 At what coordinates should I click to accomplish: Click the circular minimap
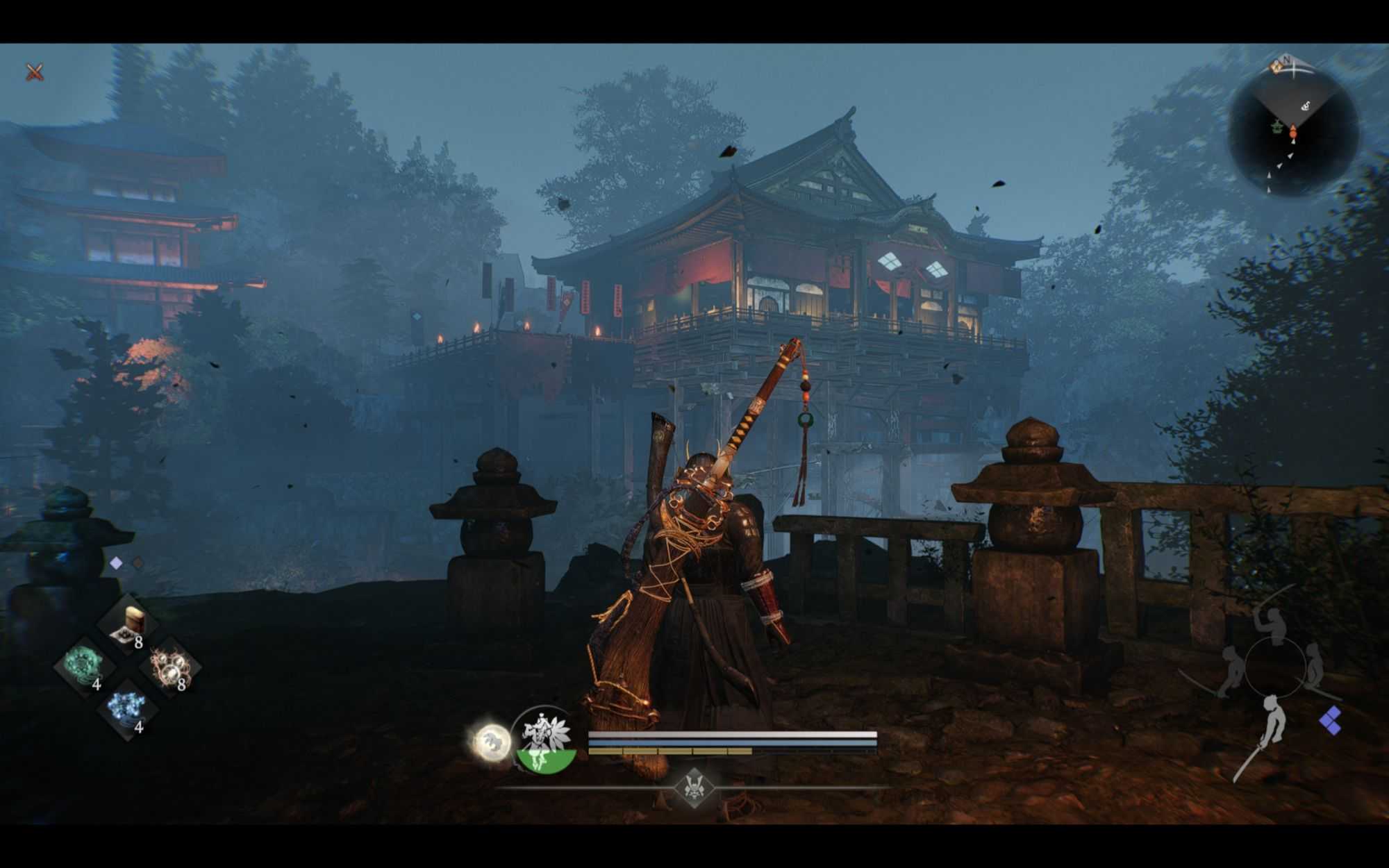pyautogui.click(x=1293, y=132)
